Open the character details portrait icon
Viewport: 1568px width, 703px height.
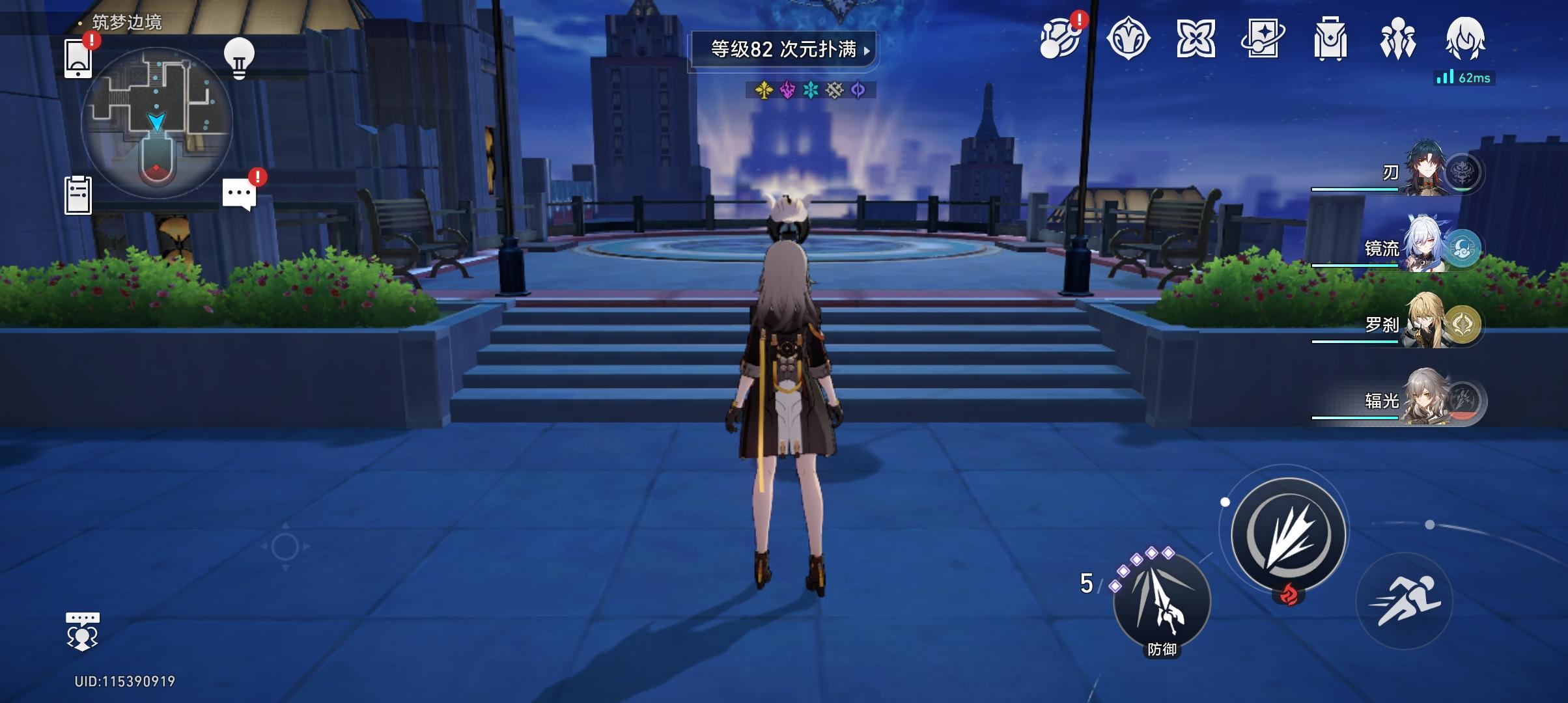(x=1466, y=40)
